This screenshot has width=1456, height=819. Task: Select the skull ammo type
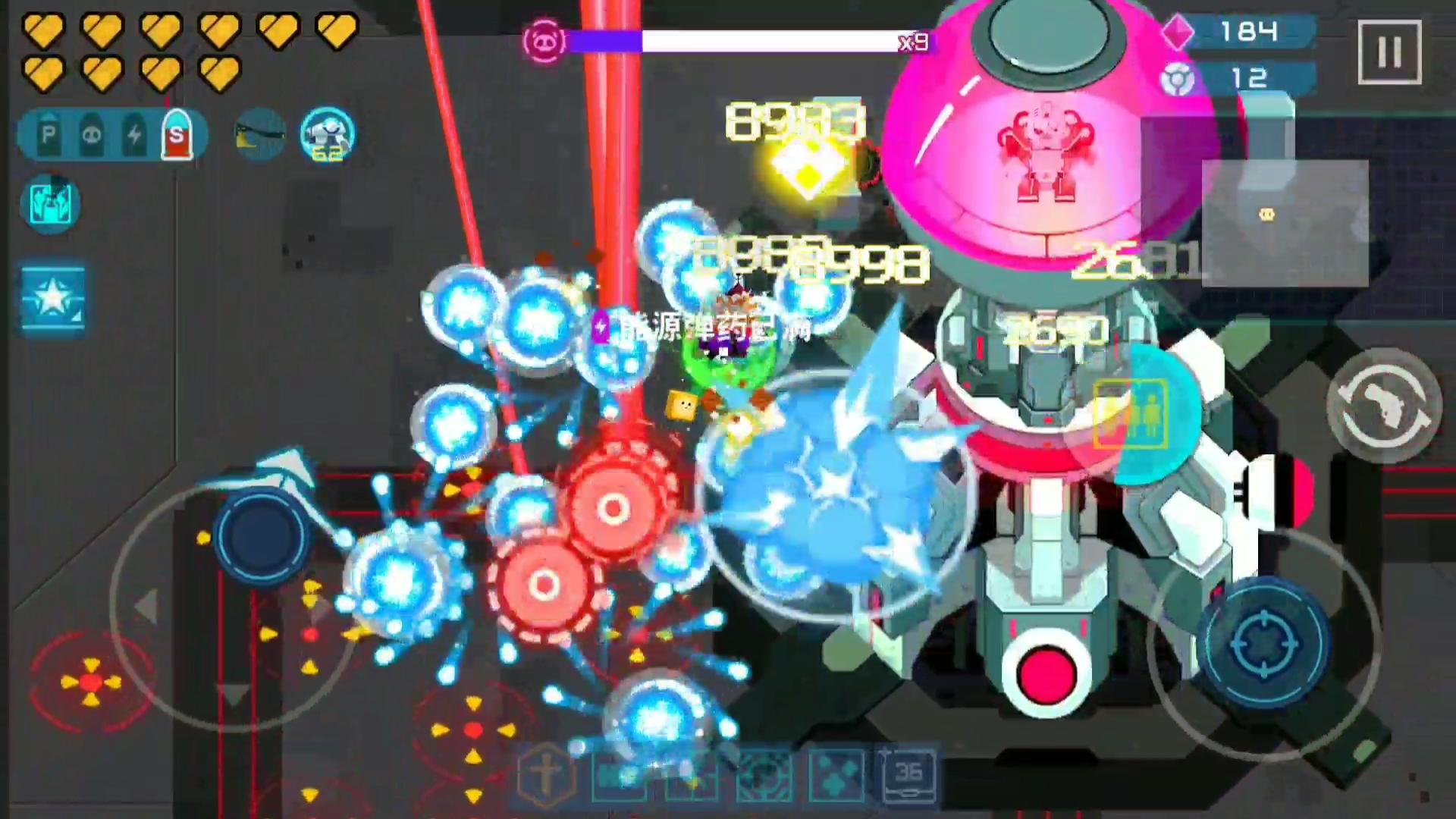(90, 134)
